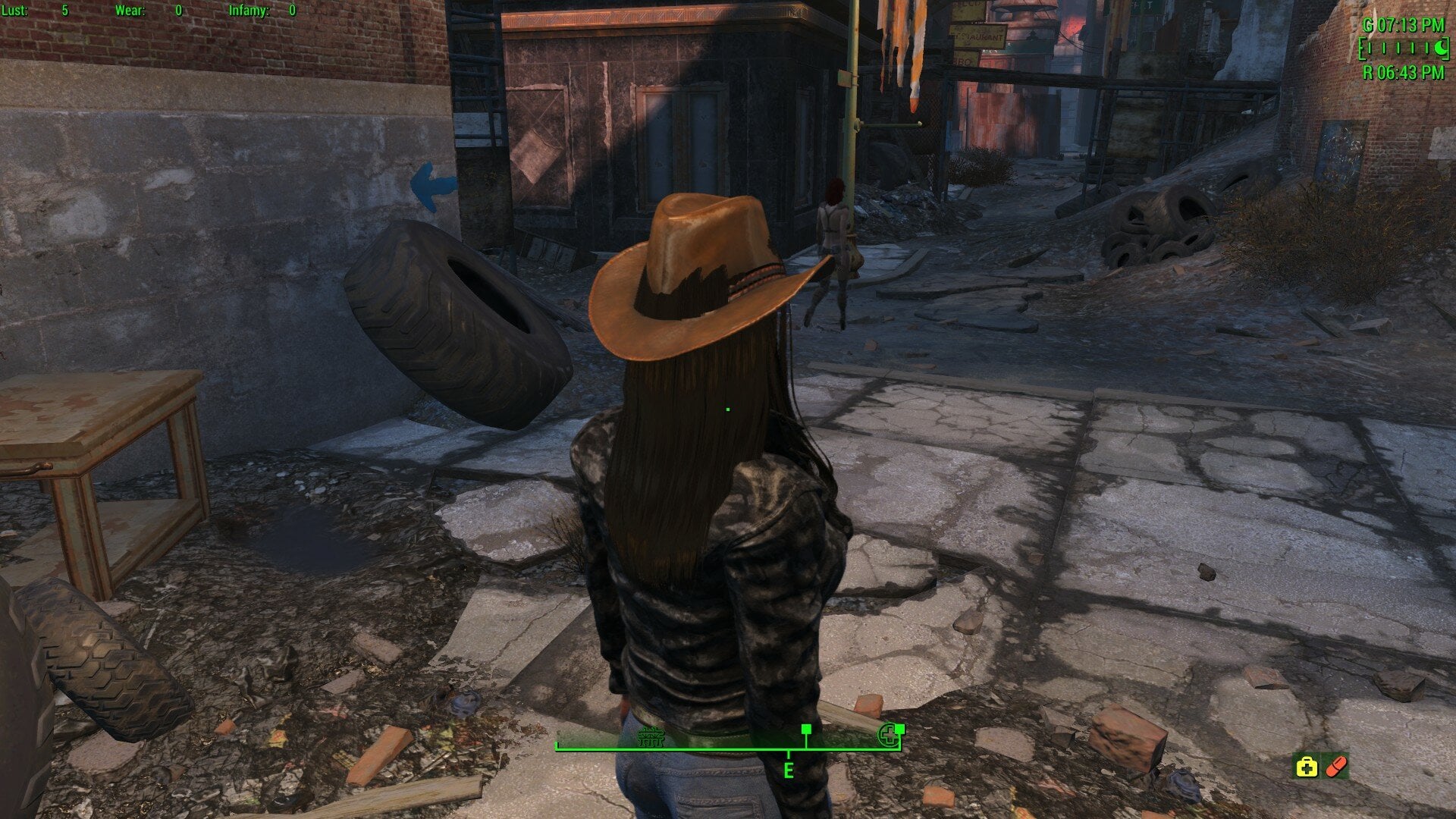Select the settlement marker on the compass
Viewport: 1456px width, 819px height.
(652, 737)
